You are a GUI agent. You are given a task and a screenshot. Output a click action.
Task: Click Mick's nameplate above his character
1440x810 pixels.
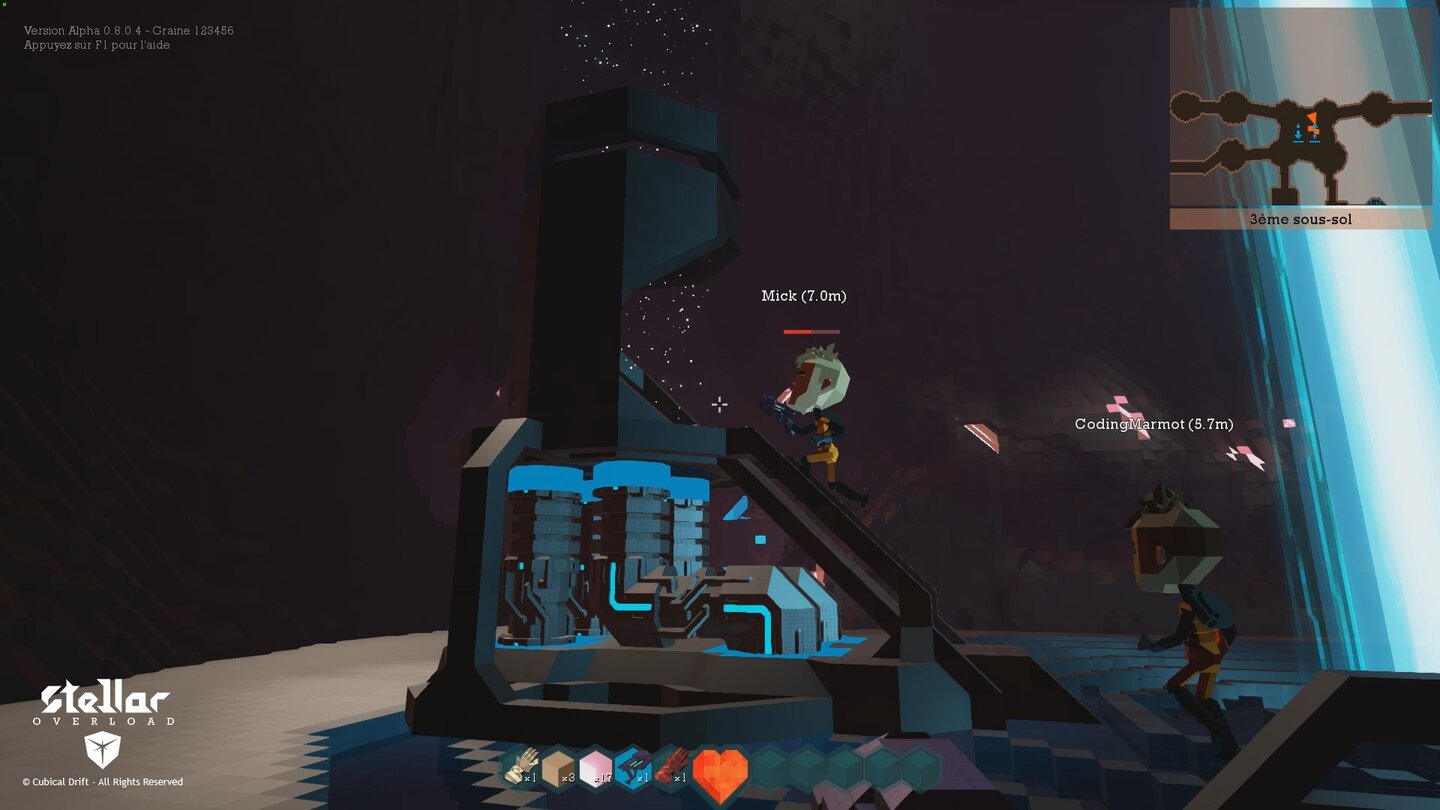(x=803, y=295)
